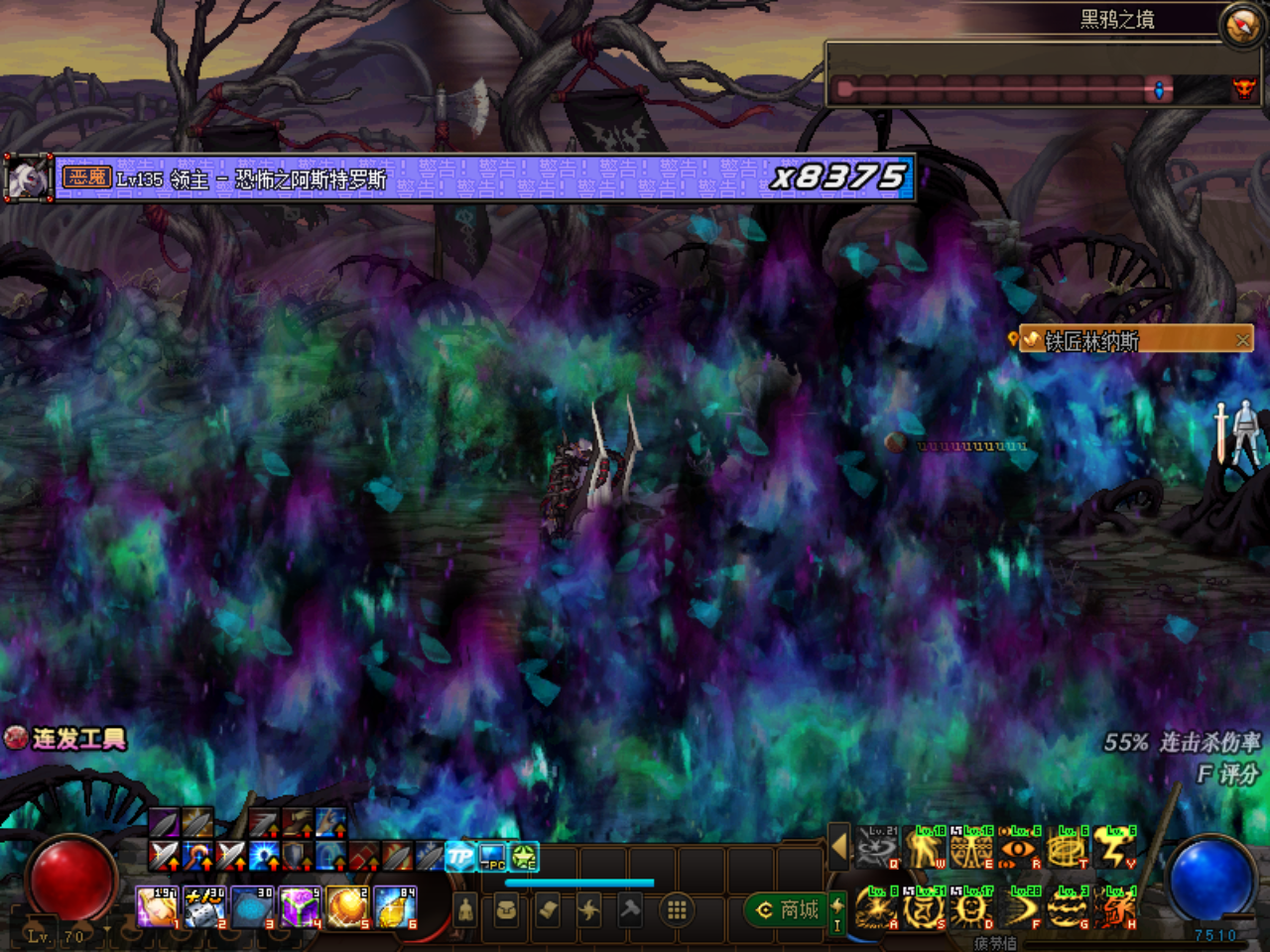Dismiss the 铁匠林纳斯 quest notification
This screenshot has width=1270, height=952.
pyautogui.click(x=1243, y=339)
